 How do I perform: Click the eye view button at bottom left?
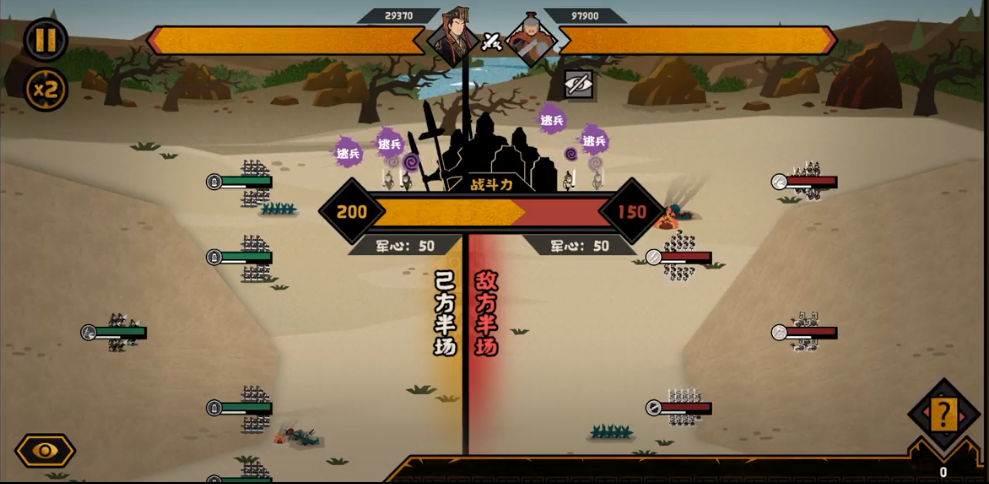45,450
